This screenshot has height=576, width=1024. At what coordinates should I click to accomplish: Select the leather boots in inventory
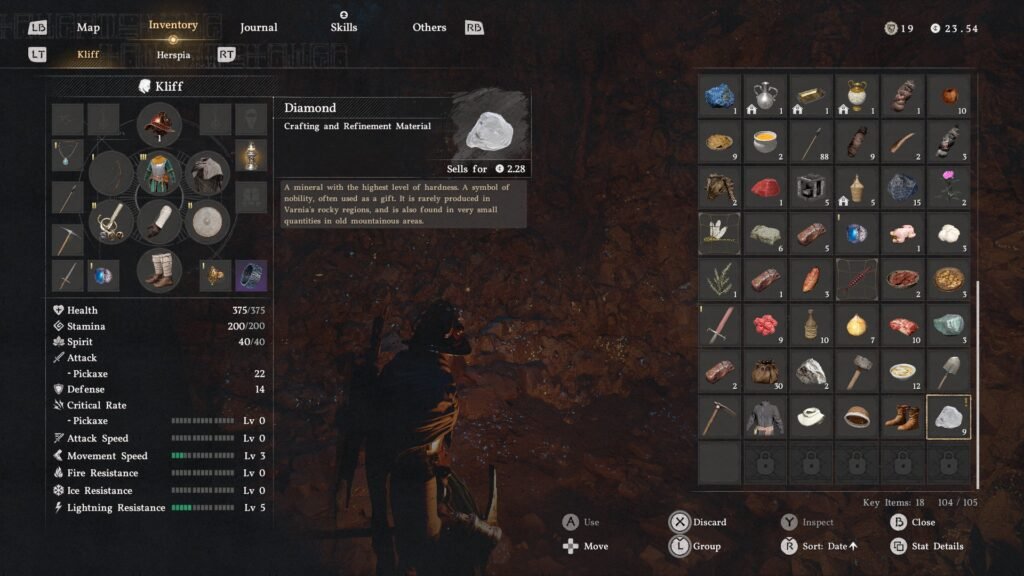pos(902,417)
